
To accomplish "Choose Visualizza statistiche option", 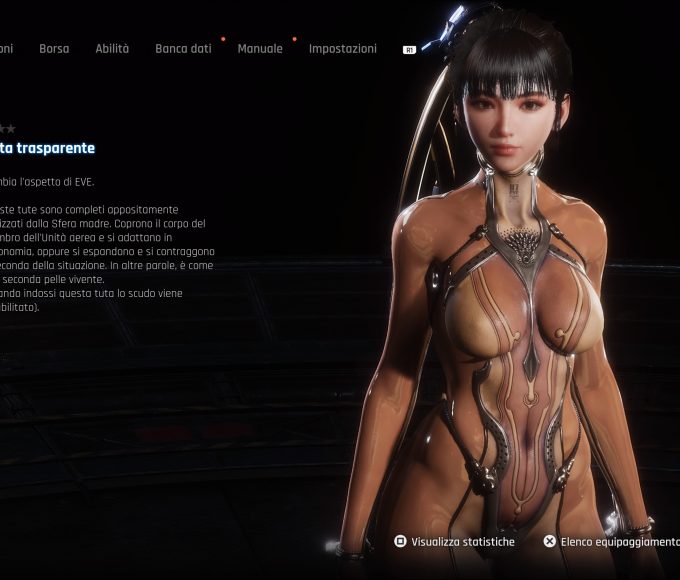I will (455, 542).
